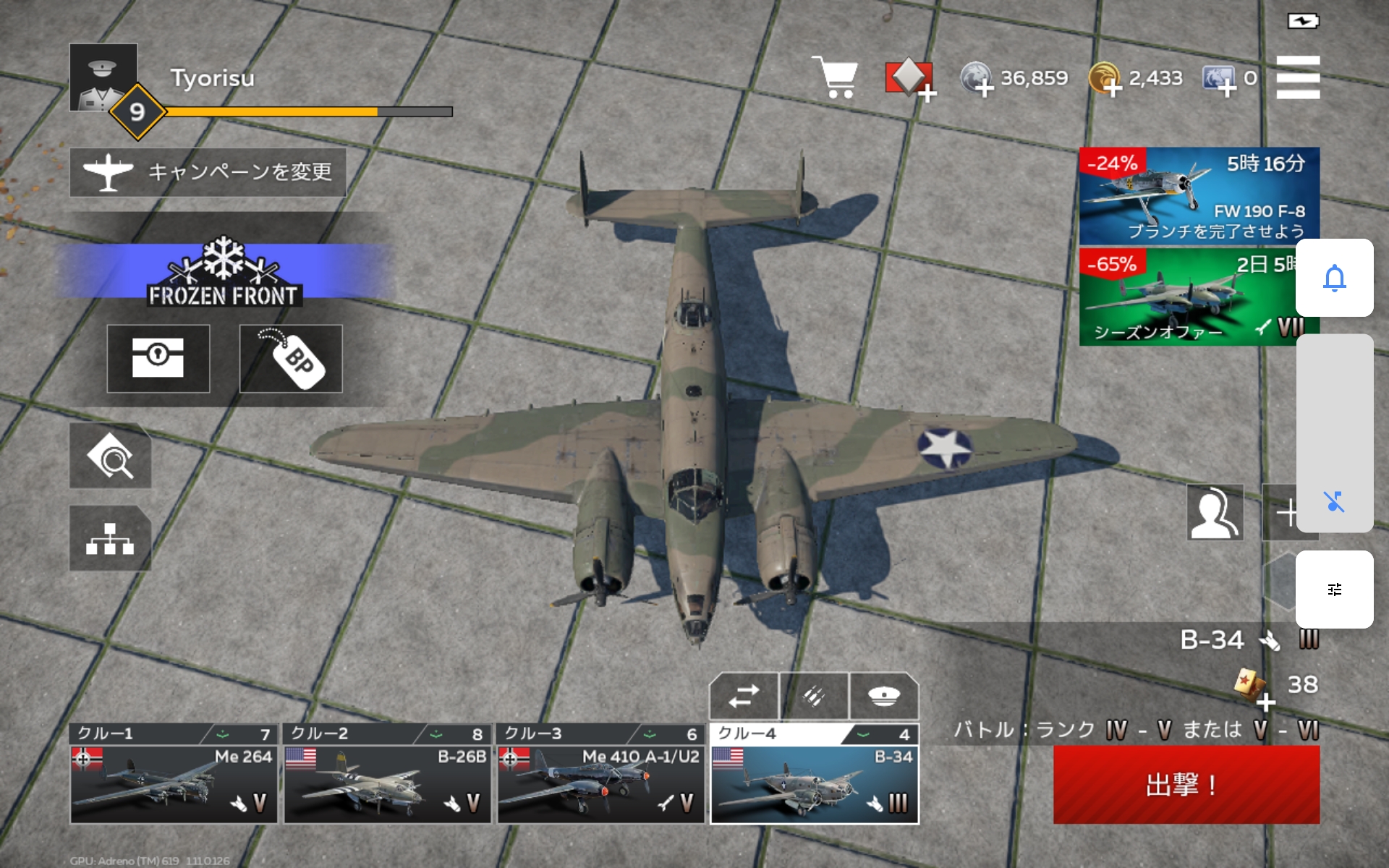Open the キャンペーンを変更 campaign switcher

click(208, 172)
